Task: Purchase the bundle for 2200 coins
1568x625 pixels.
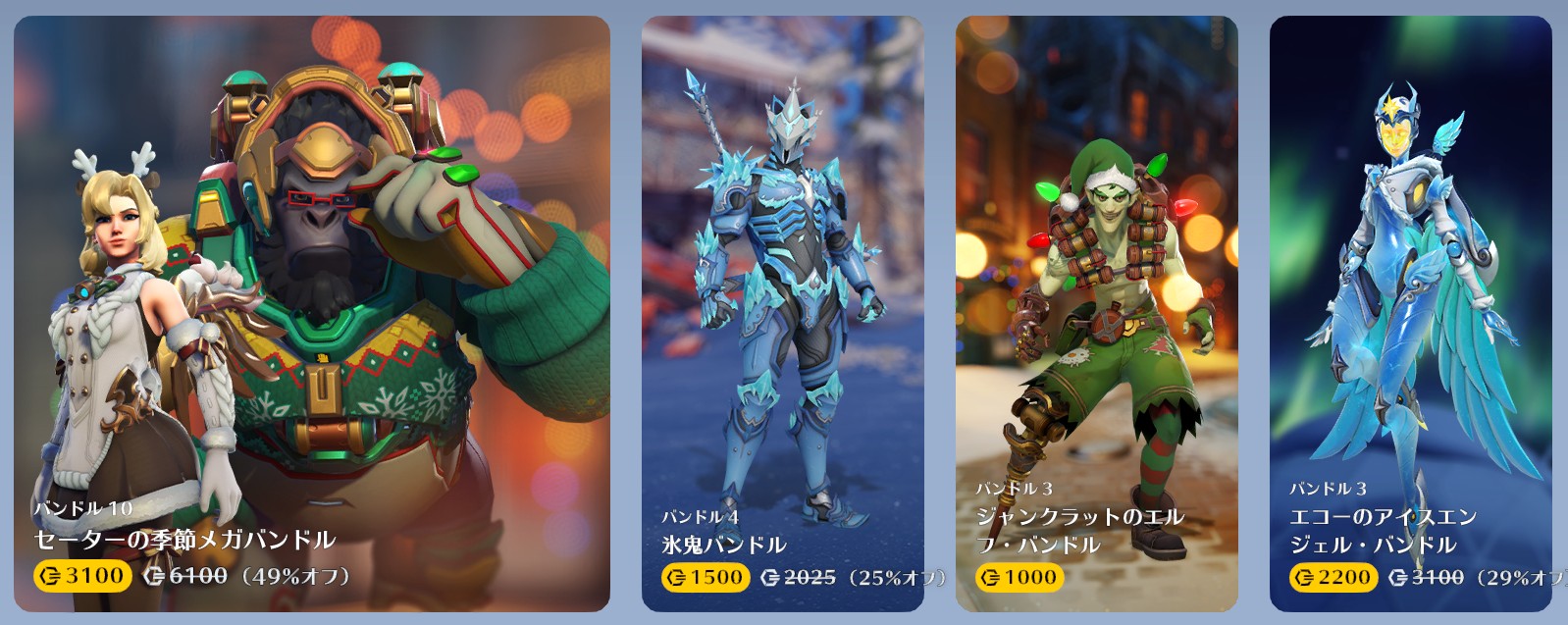Action: coord(1333,577)
